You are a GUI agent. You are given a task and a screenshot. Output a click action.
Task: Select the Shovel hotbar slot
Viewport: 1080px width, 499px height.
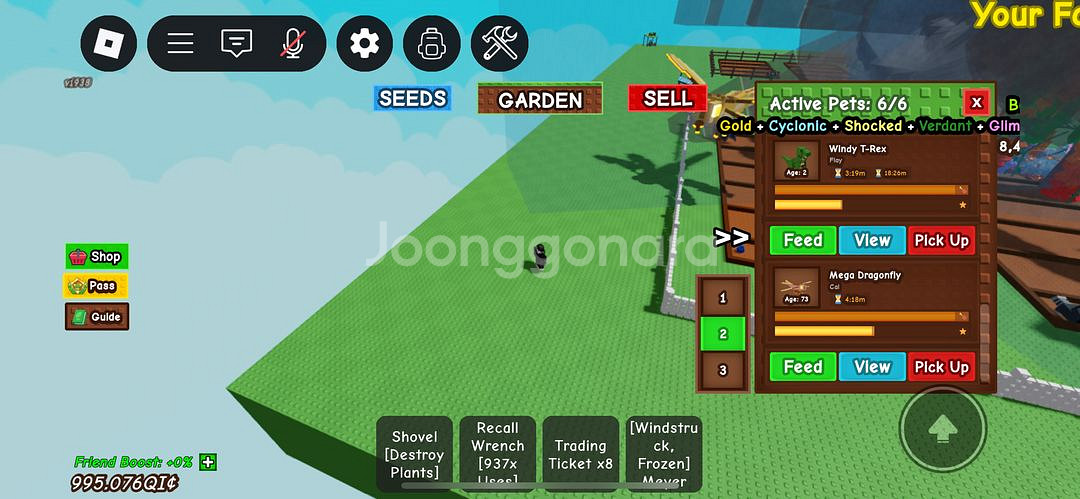(x=415, y=453)
